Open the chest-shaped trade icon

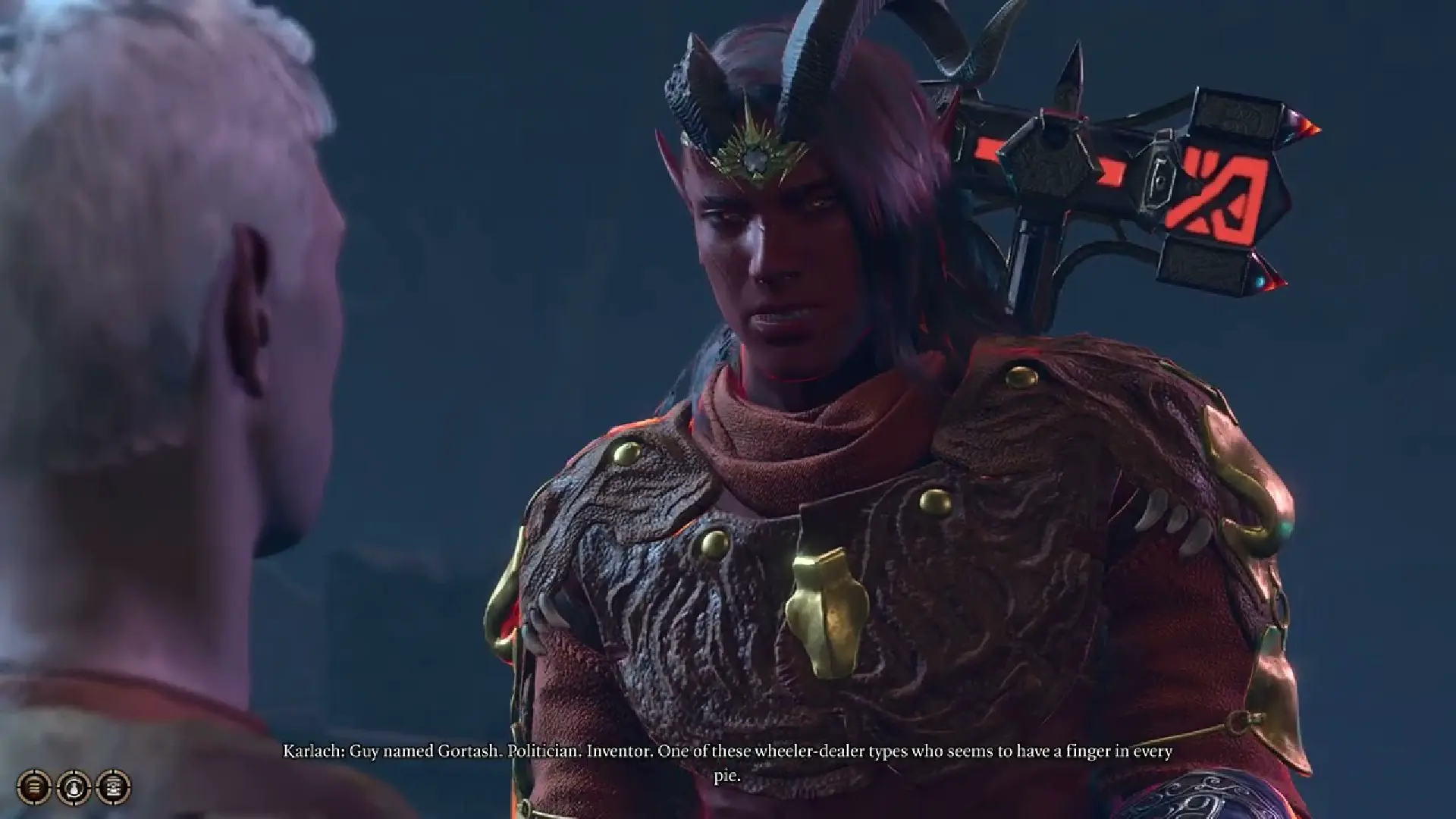[113, 786]
